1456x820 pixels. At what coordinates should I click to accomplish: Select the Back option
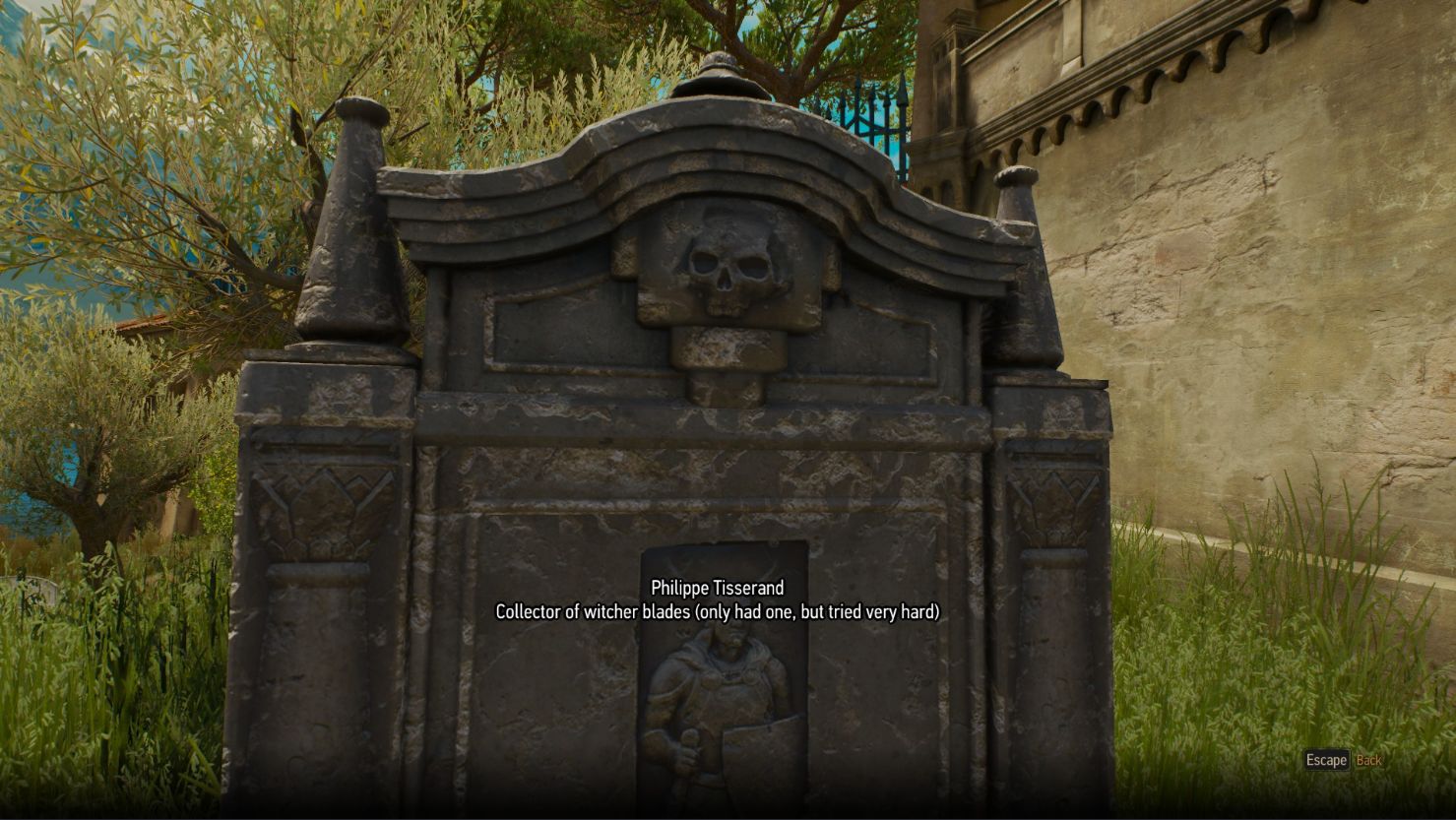coord(1370,760)
